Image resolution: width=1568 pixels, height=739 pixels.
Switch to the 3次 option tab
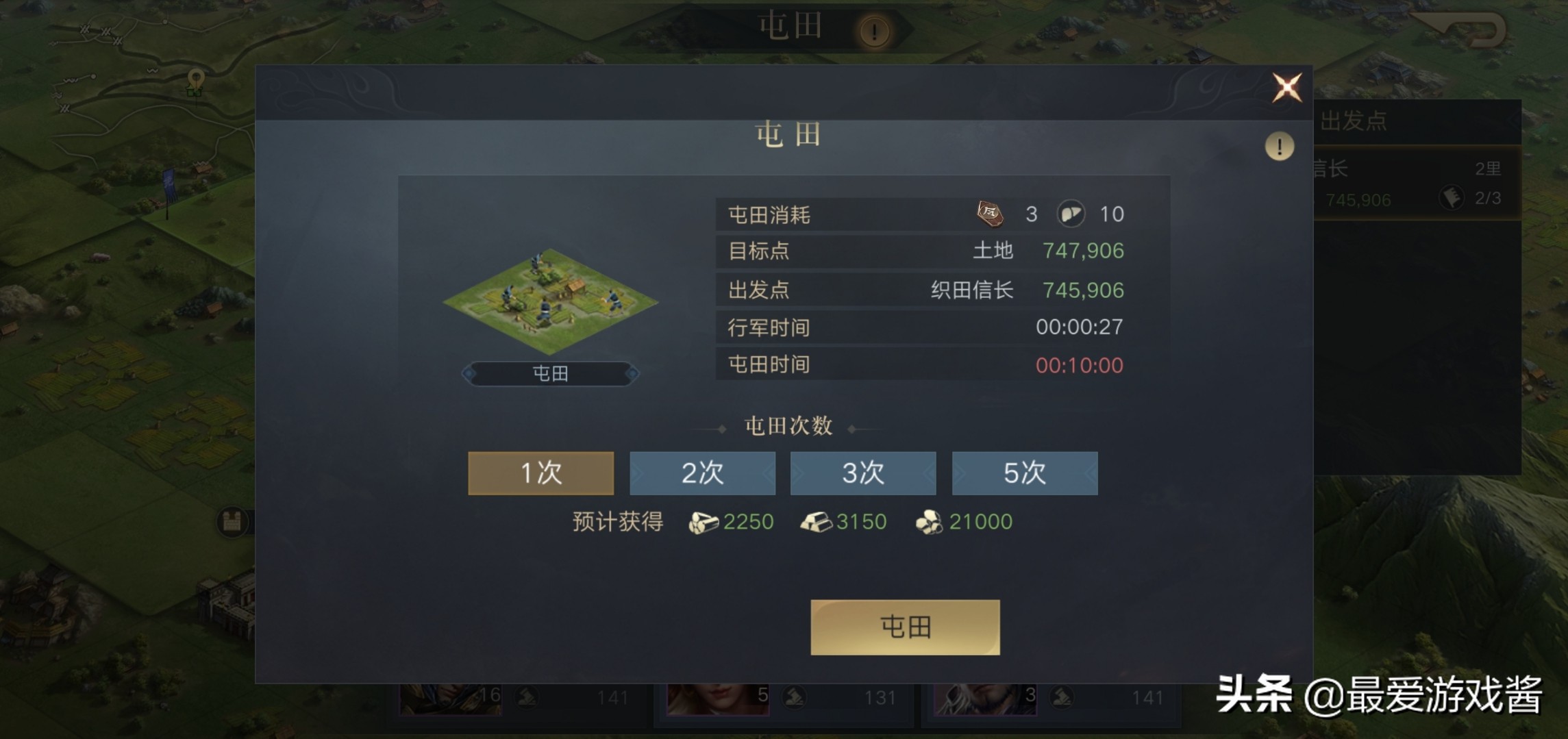(x=863, y=473)
